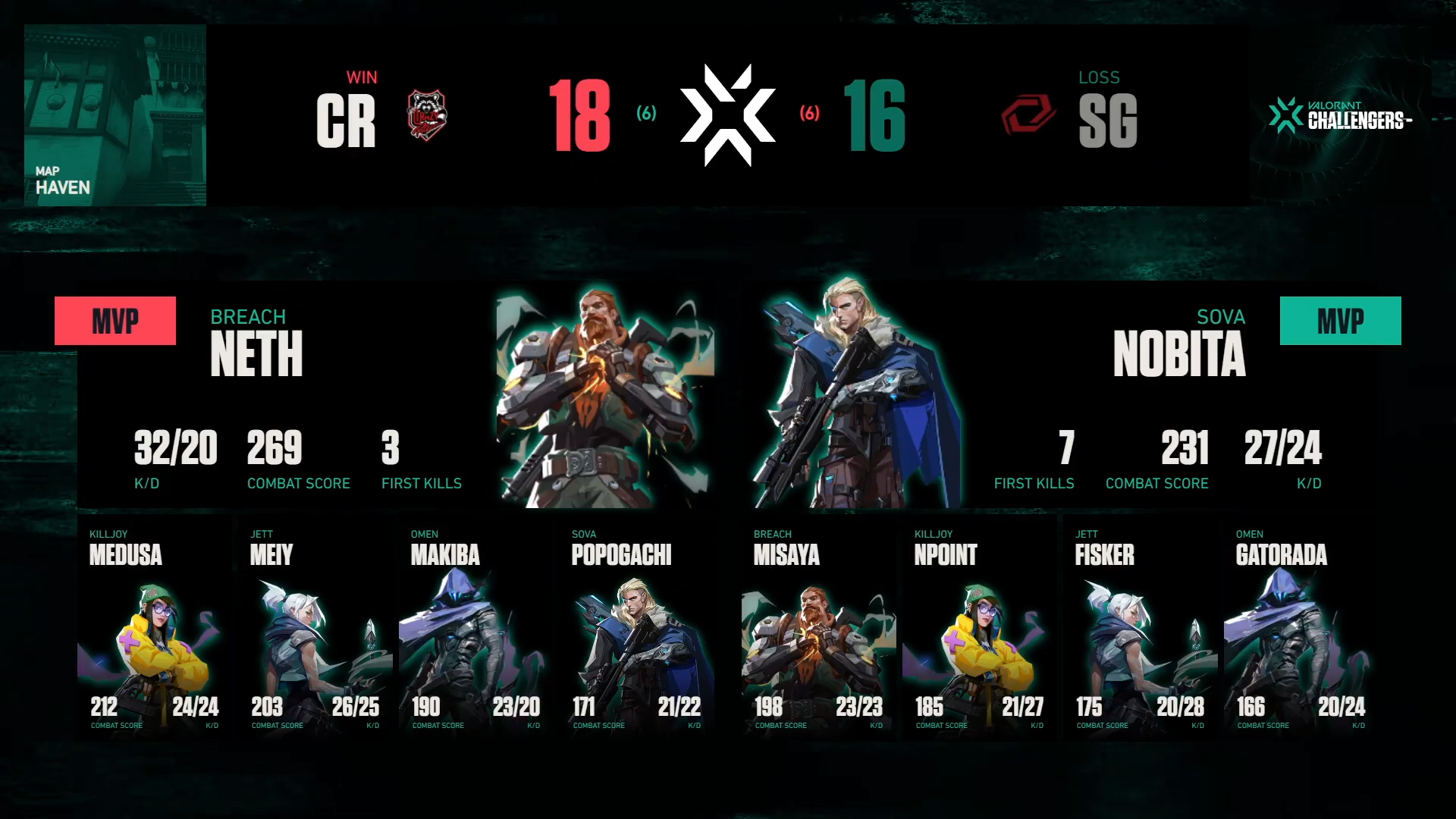Select Medusa's Killjoy player card

[155, 629]
